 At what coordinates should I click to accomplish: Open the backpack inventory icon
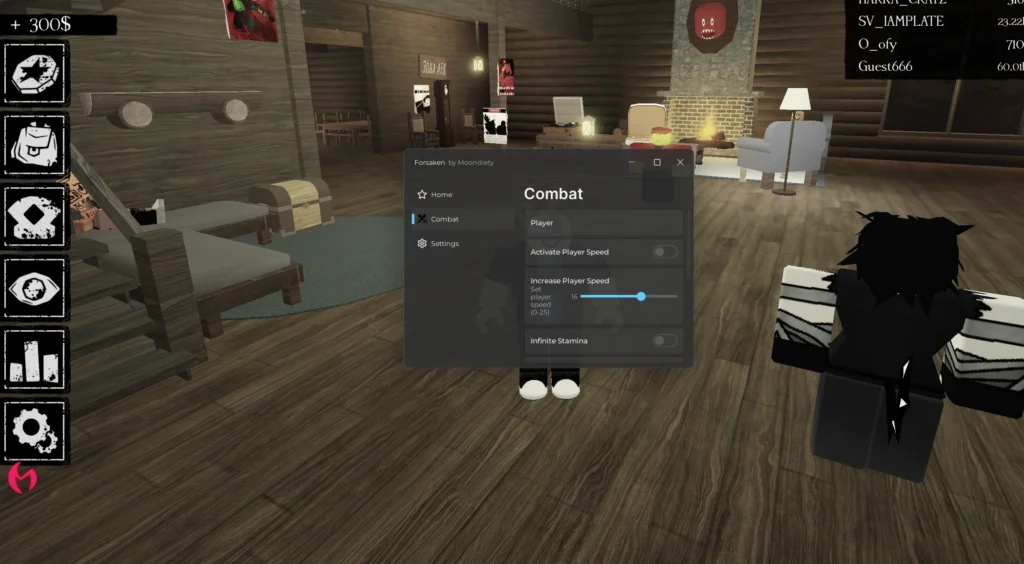[36, 144]
